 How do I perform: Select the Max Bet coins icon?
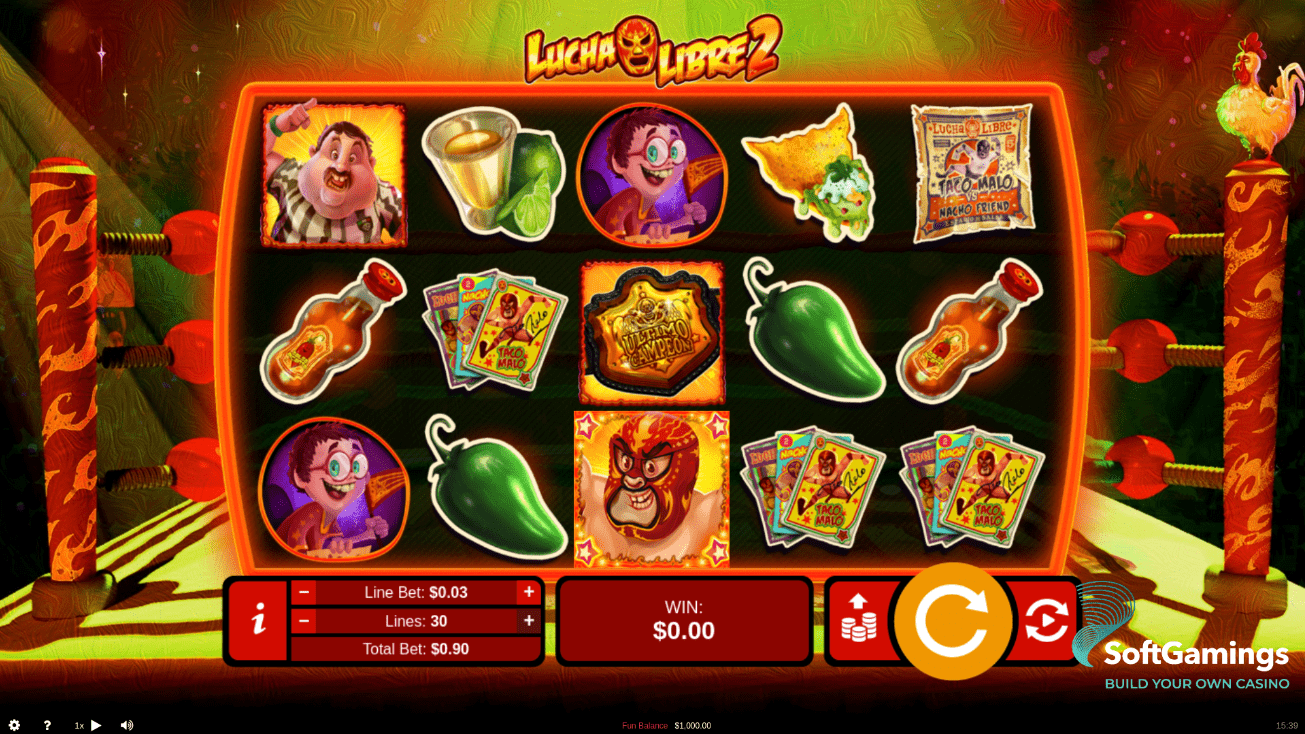click(858, 620)
